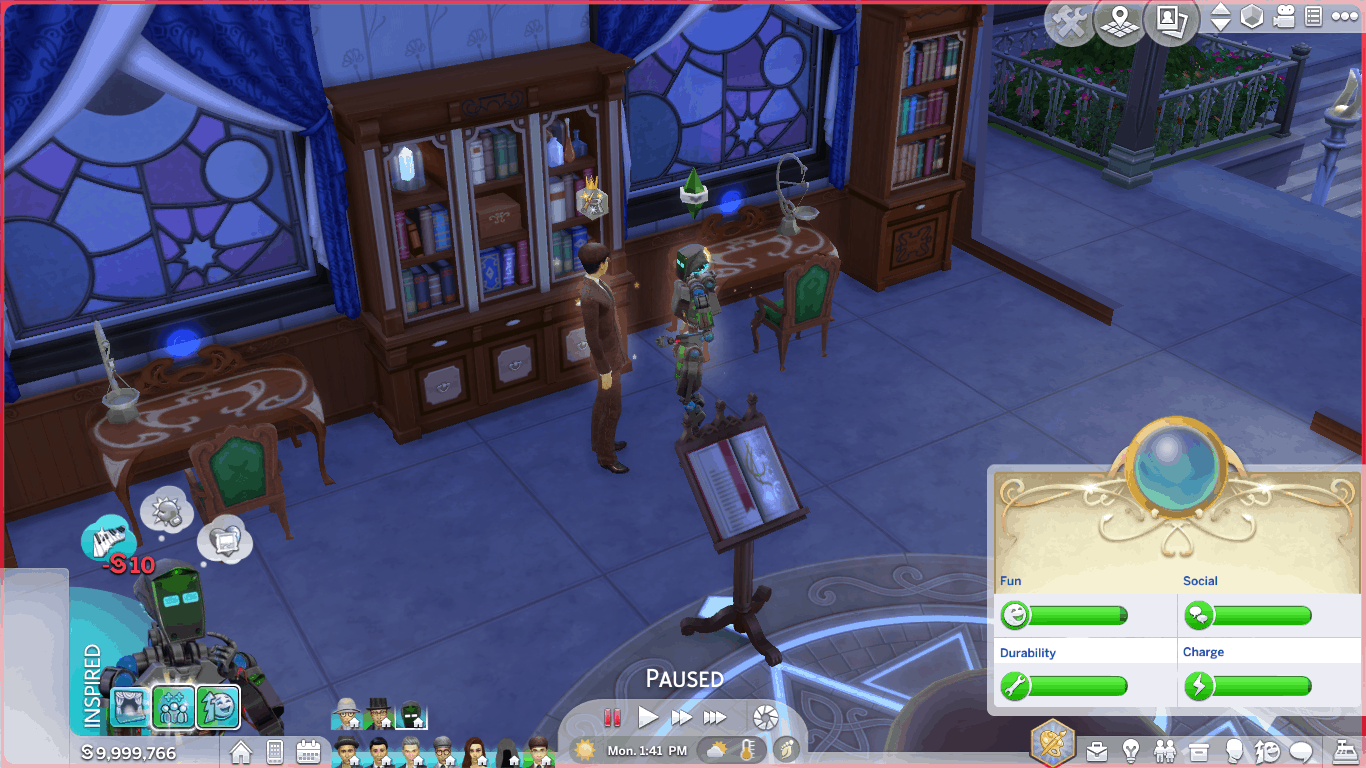Click the red pause button
1366x768 pixels.
click(x=612, y=717)
